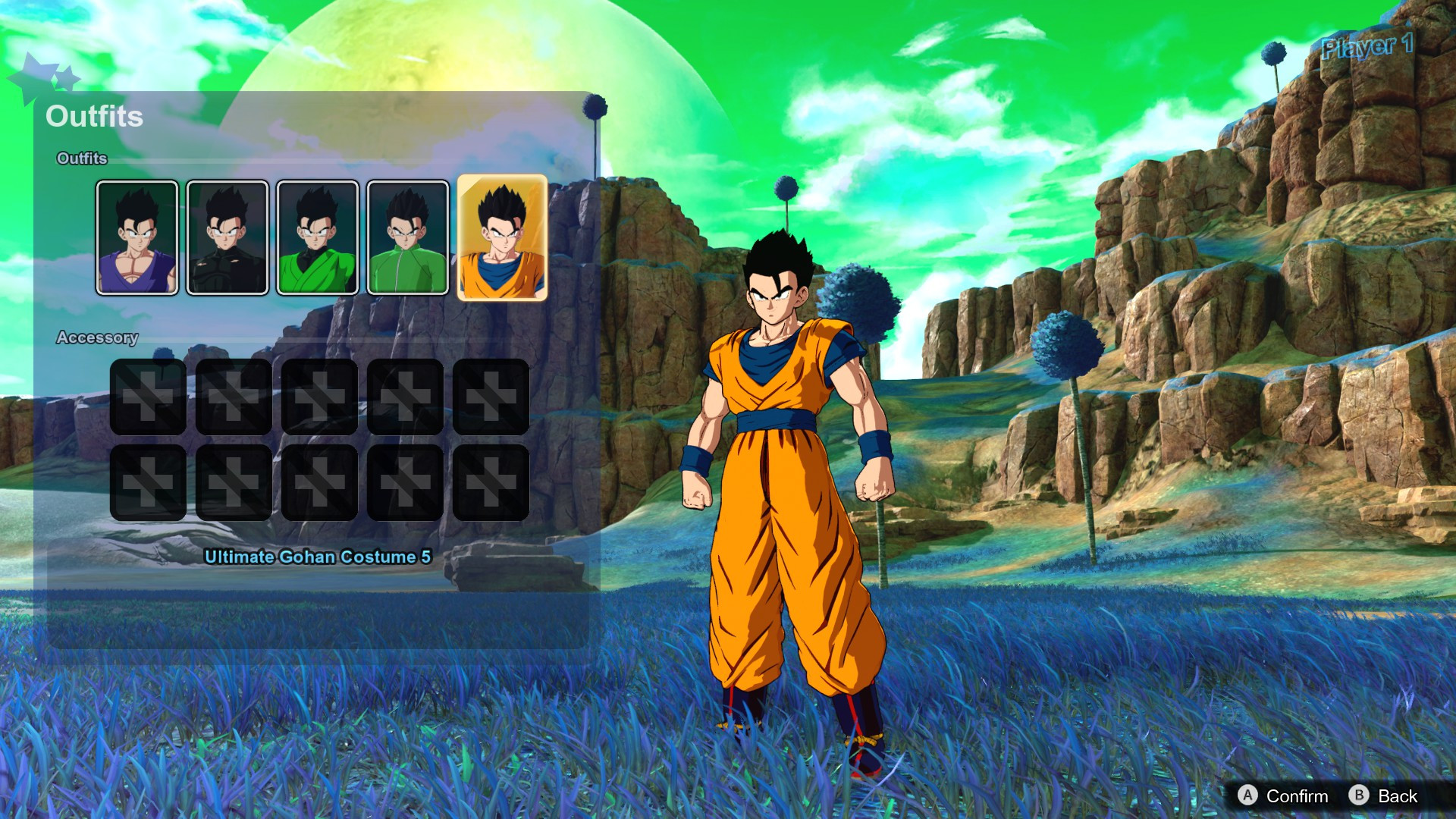Select the fourth accessory slot in bottom row
1456x819 pixels.
404,483
